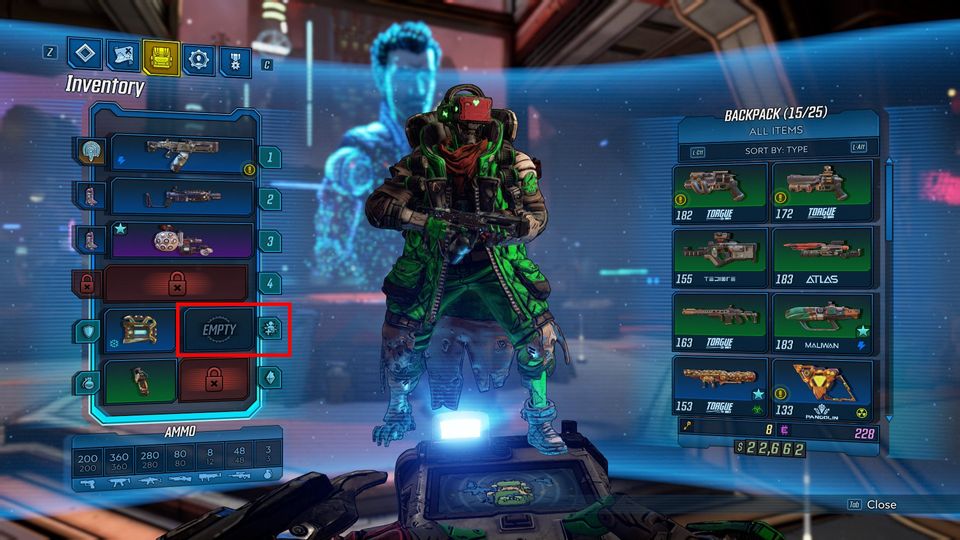
Task: Select the yellow Inventory backpack tab
Action: [159, 57]
